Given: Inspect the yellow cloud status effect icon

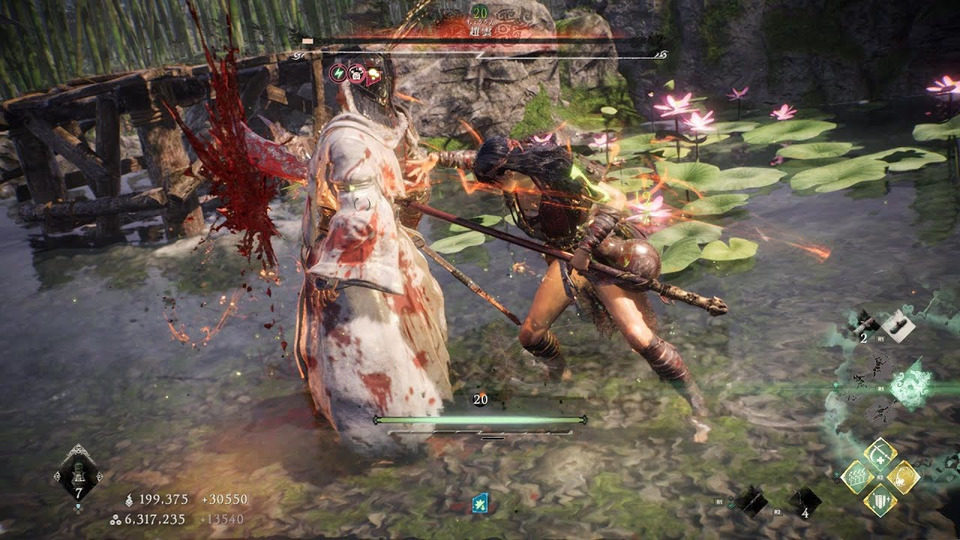Looking at the screenshot, I should [374, 73].
